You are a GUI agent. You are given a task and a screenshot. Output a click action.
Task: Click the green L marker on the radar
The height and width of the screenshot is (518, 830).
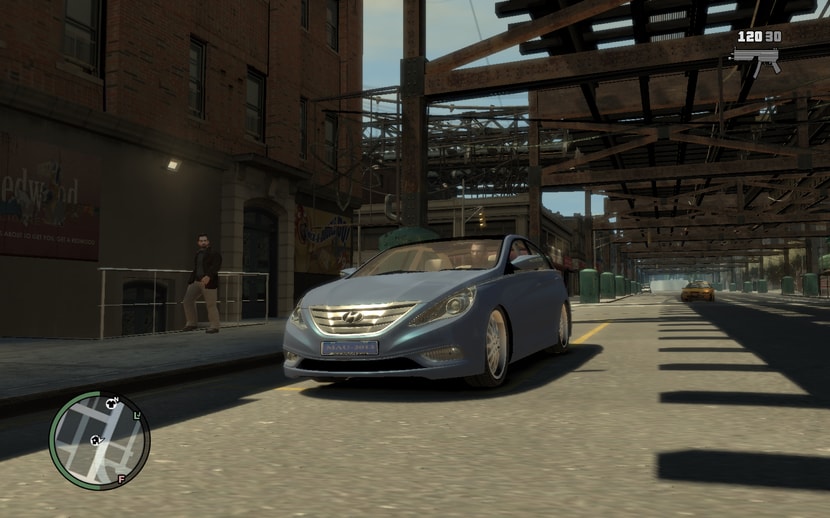click(x=137, y=415)
